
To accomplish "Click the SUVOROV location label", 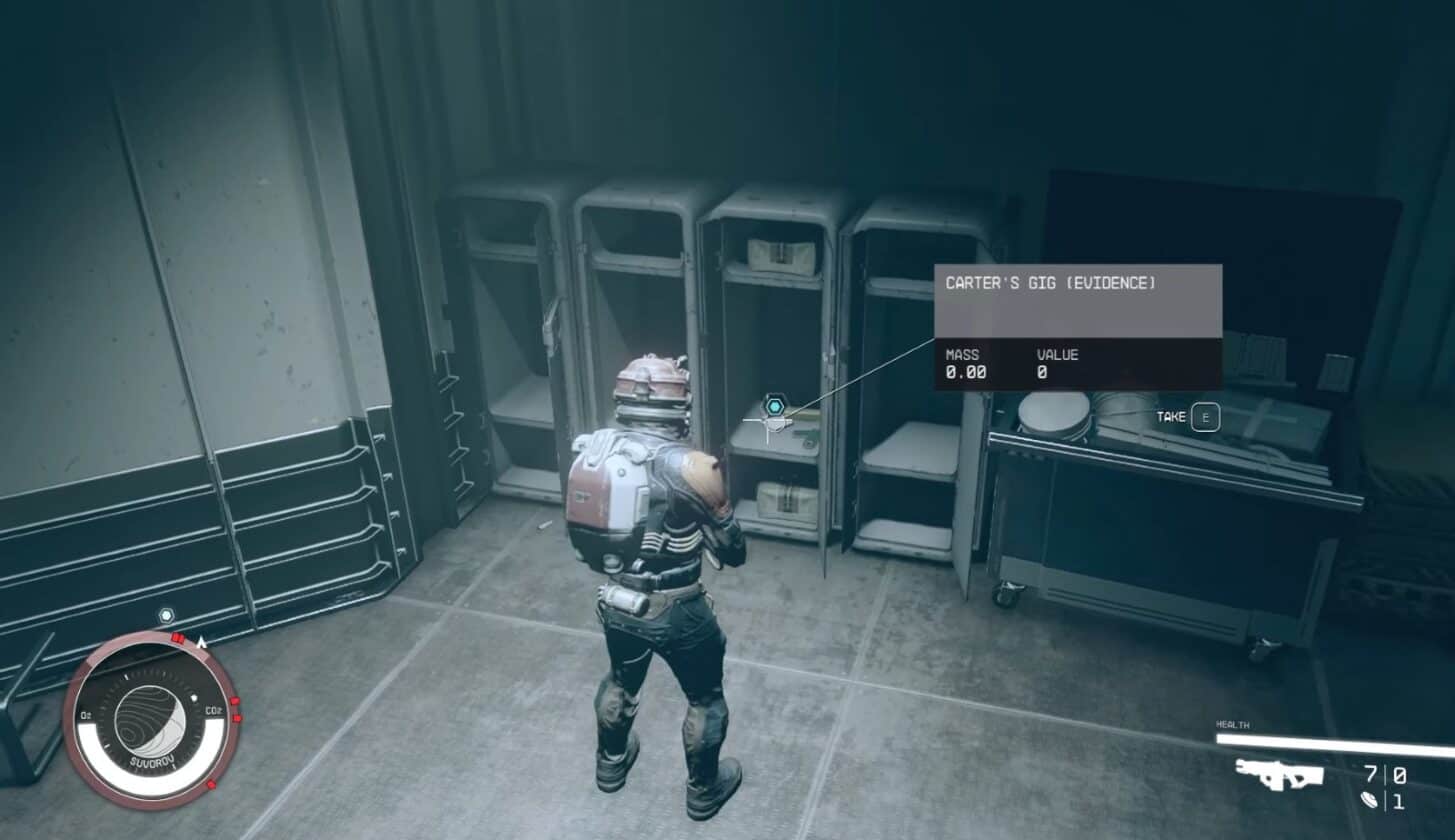I will (151, 760).
